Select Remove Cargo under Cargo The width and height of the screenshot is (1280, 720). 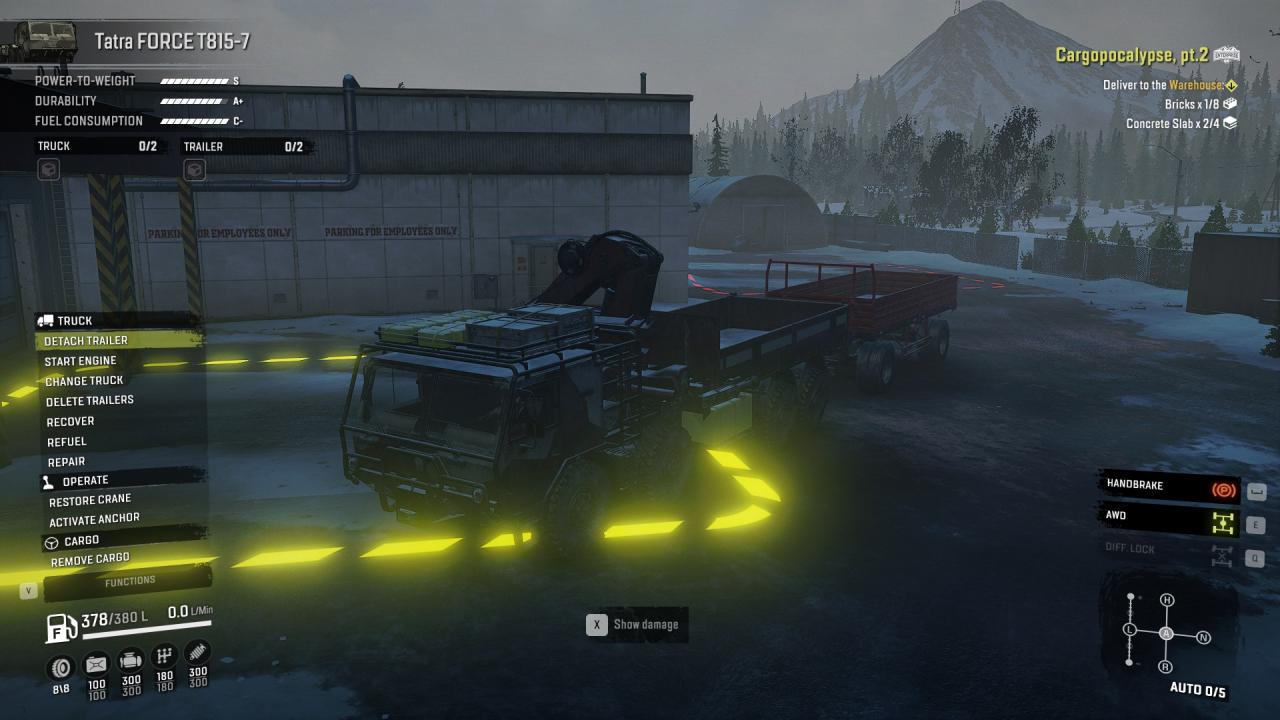tap(90, 560)
